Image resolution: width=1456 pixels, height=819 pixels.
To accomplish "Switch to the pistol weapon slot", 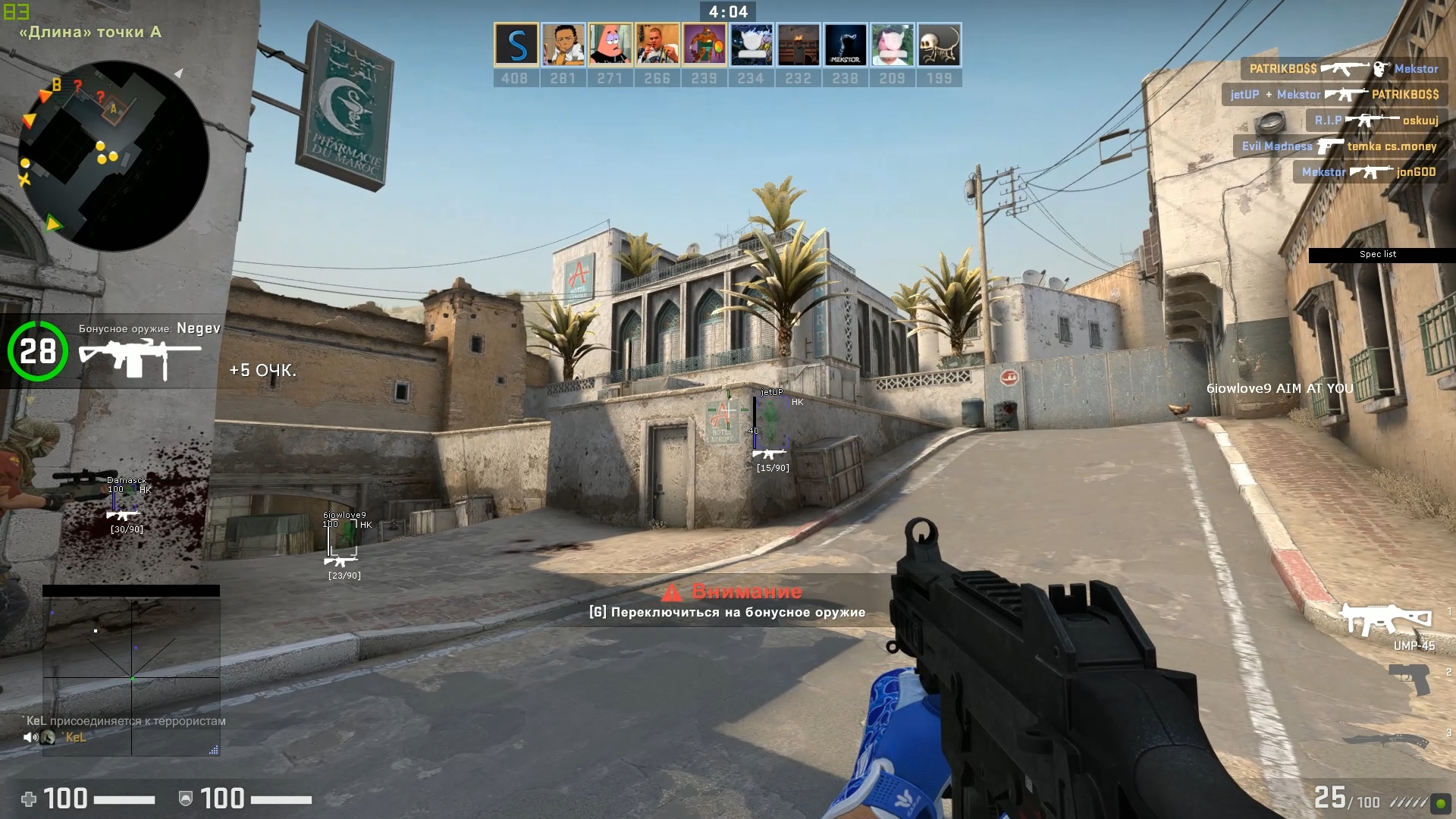I will [1409, 678].
